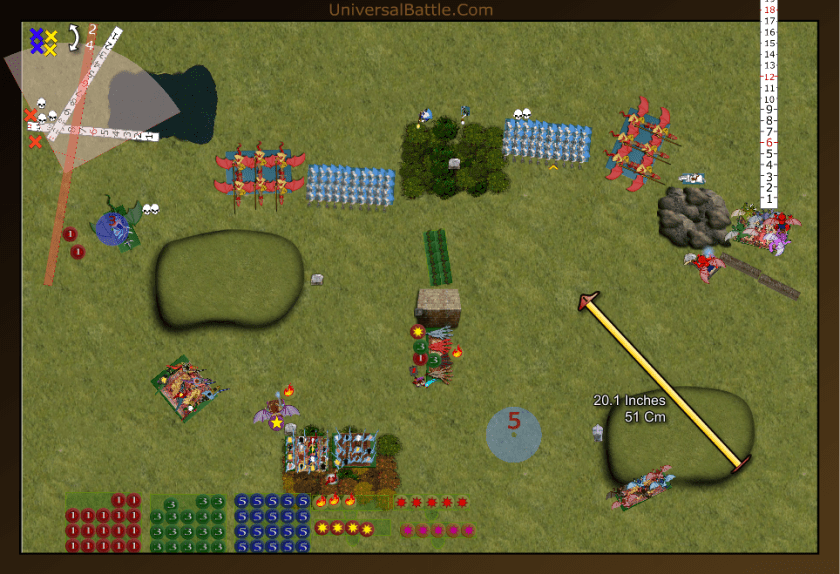Select the stacked yellow X markers
The width and height of the screenshot is (840, 574).
click(x=50, y=42)
